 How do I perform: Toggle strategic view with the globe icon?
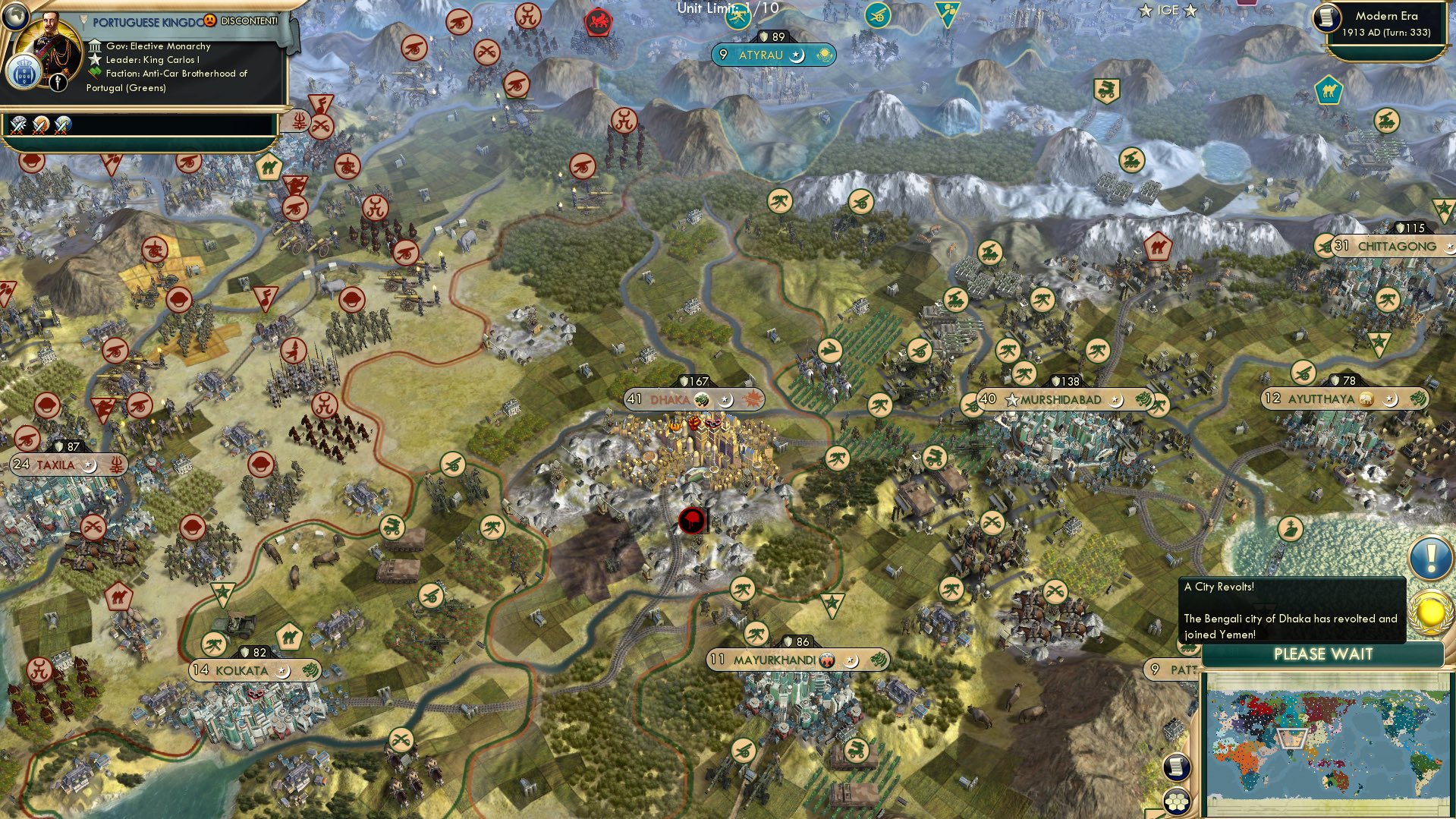click(15, 17)
